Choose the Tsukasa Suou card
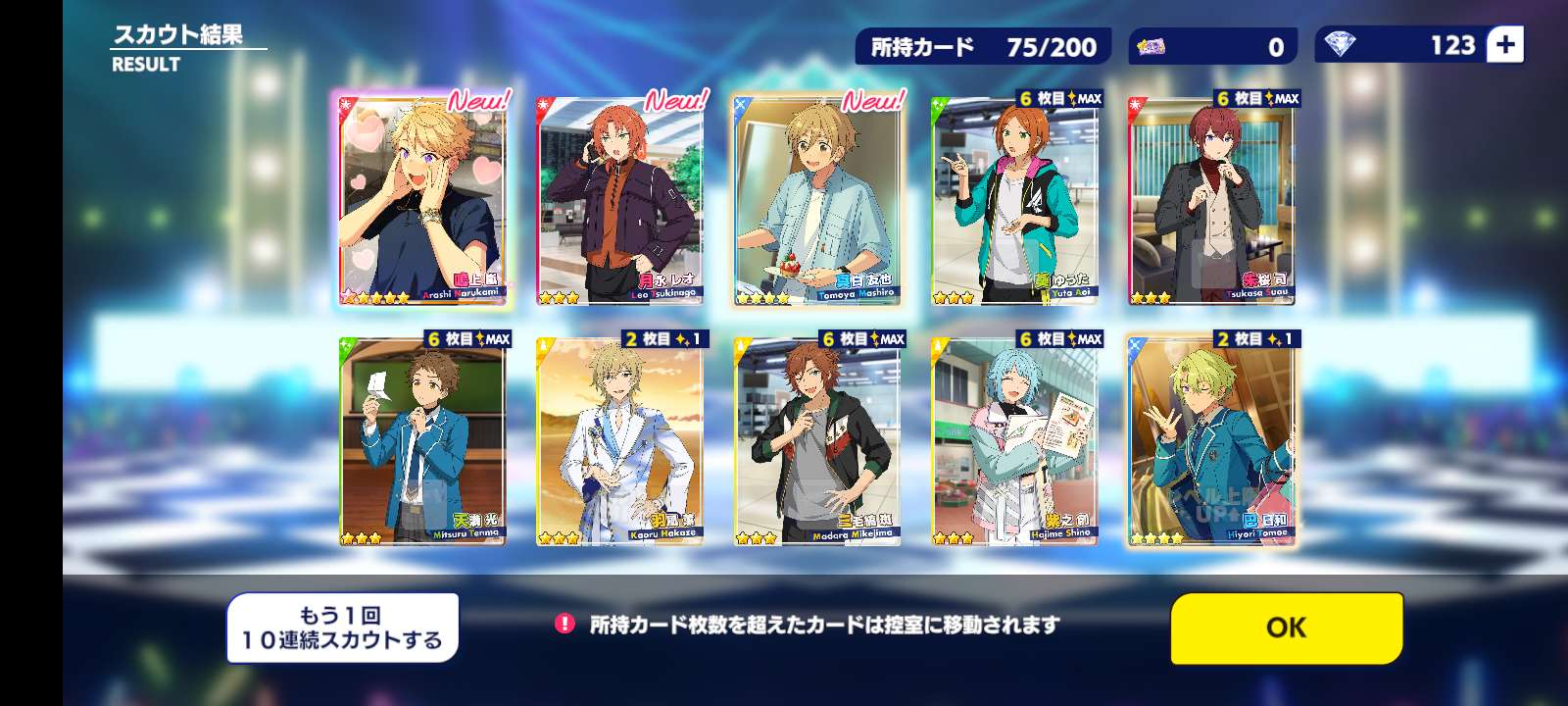 (1212, 200)
